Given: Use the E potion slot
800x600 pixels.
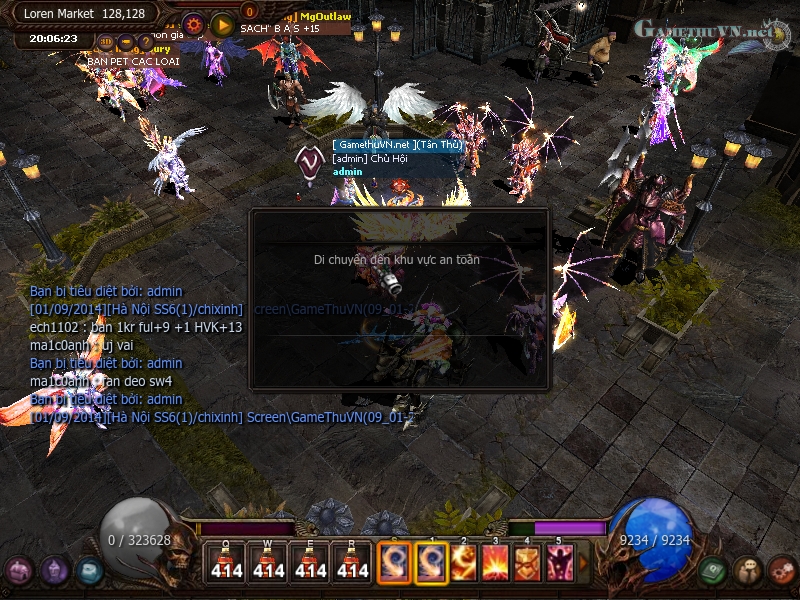Looking at the screenshot, I should 311,562.
